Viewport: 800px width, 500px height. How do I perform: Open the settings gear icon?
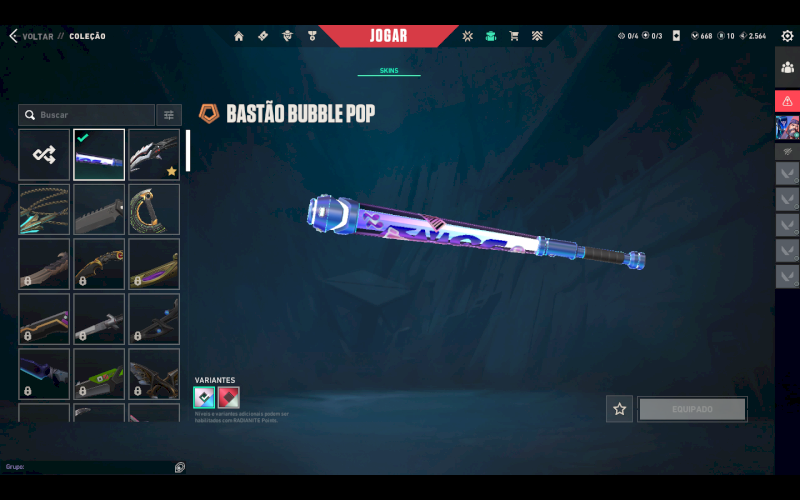click(787, 36)
